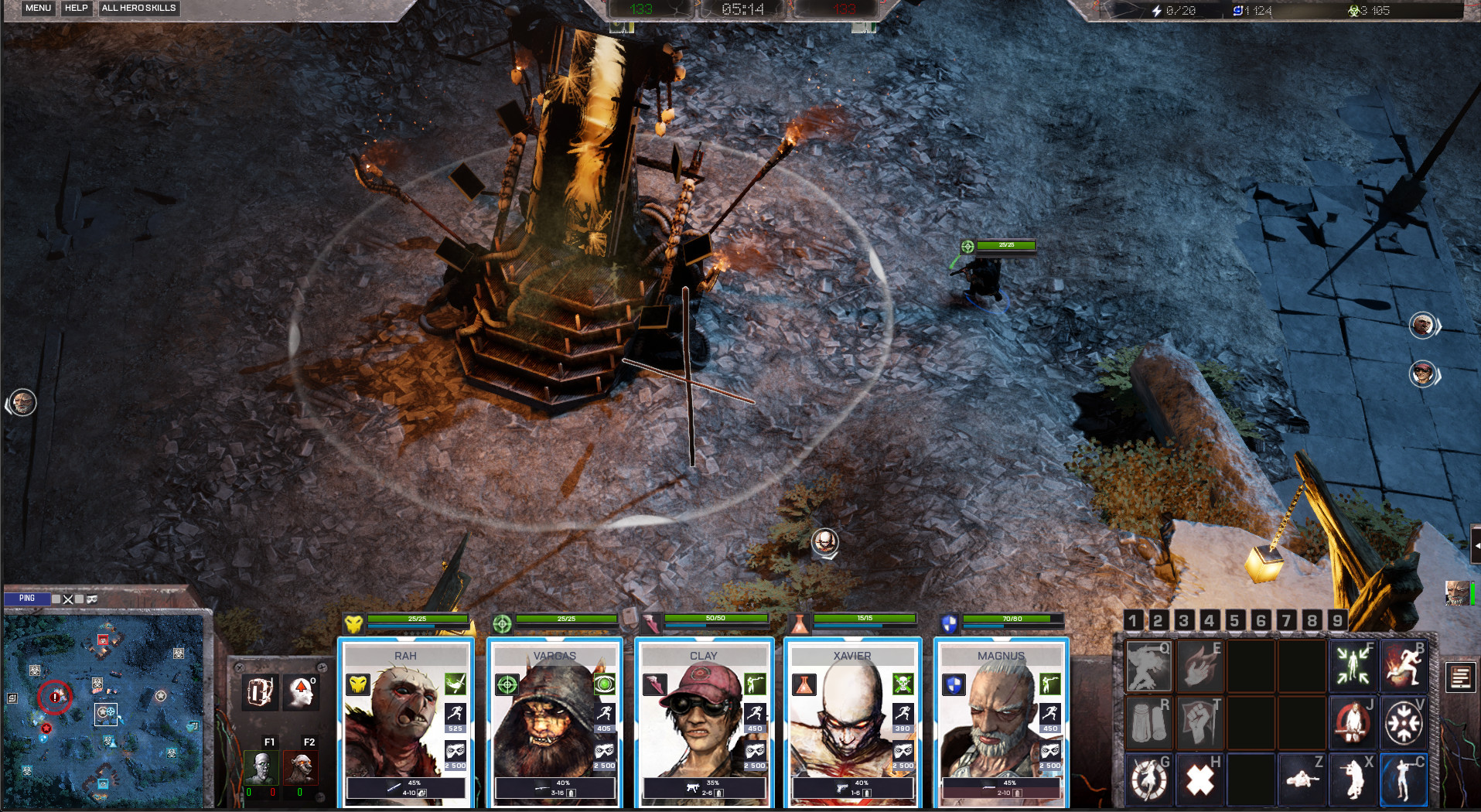Click the skill upgrade head icon
The height and width of the screenshot is (812, 1481).
point(301,691)
